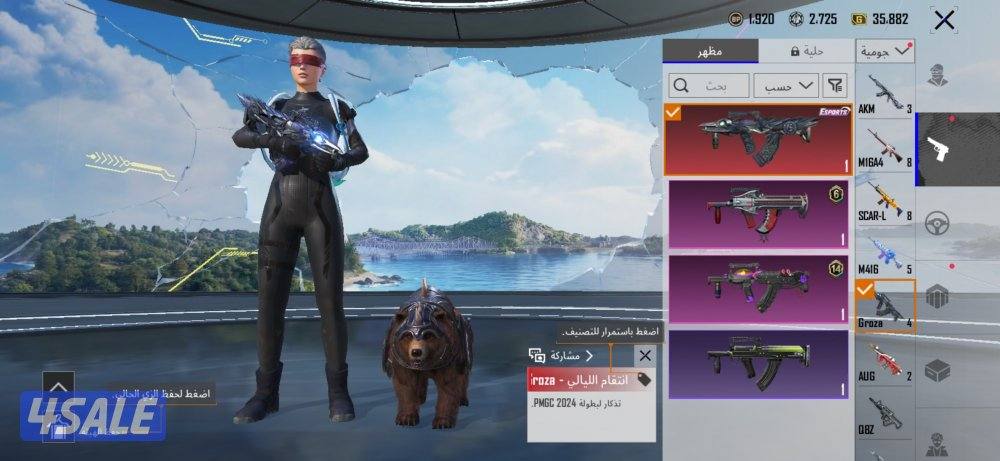Choose AUG in the weapon list
Image resolution: width=1000 pixels, height=461 pixels.
pos(886,362)
